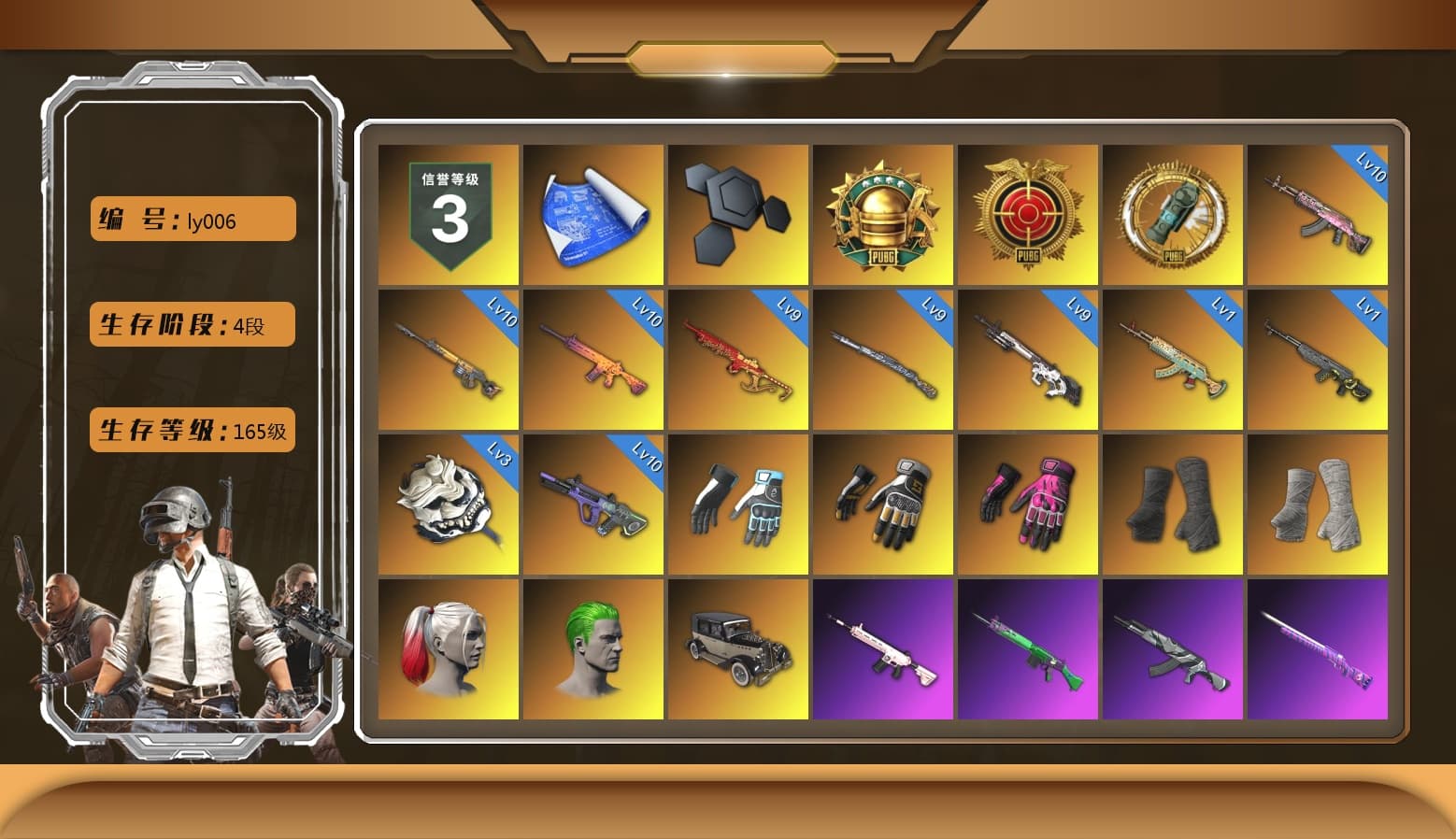
Task: Click the 生存等级 165级 label
Action: pyautogui.click(x=192, y=431)
